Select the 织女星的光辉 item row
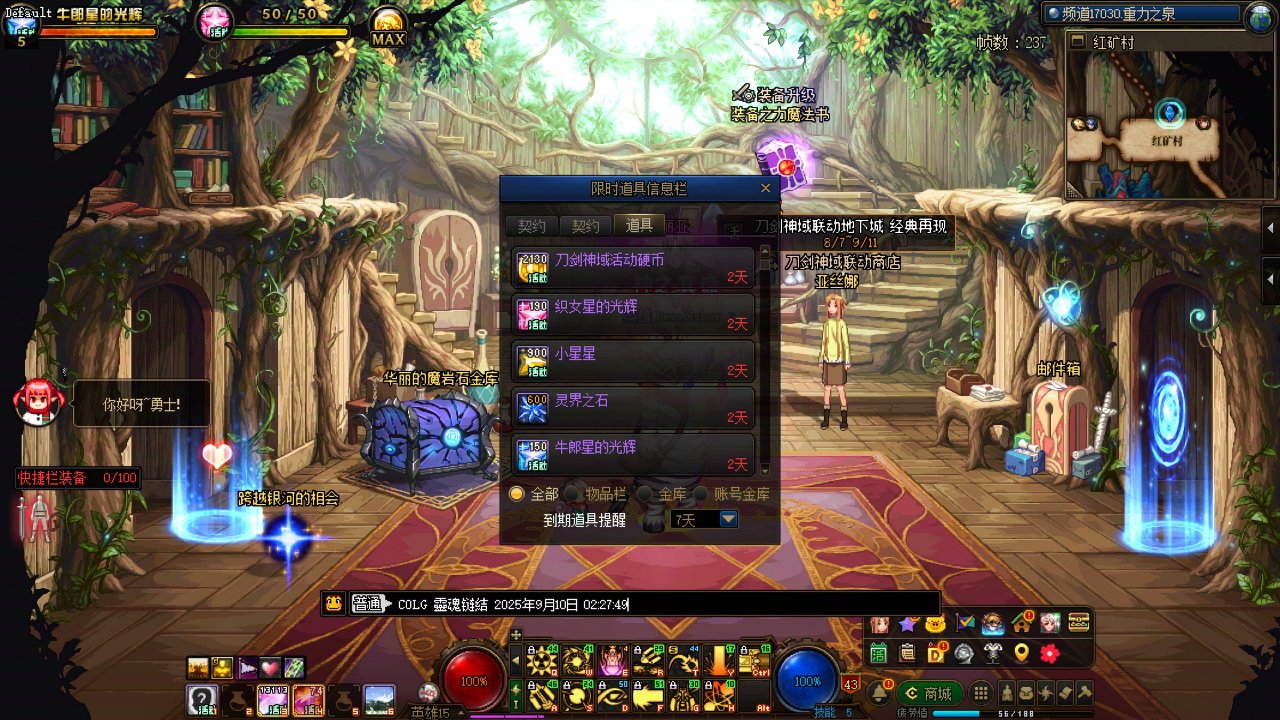1280x720 pixels. 633,315
